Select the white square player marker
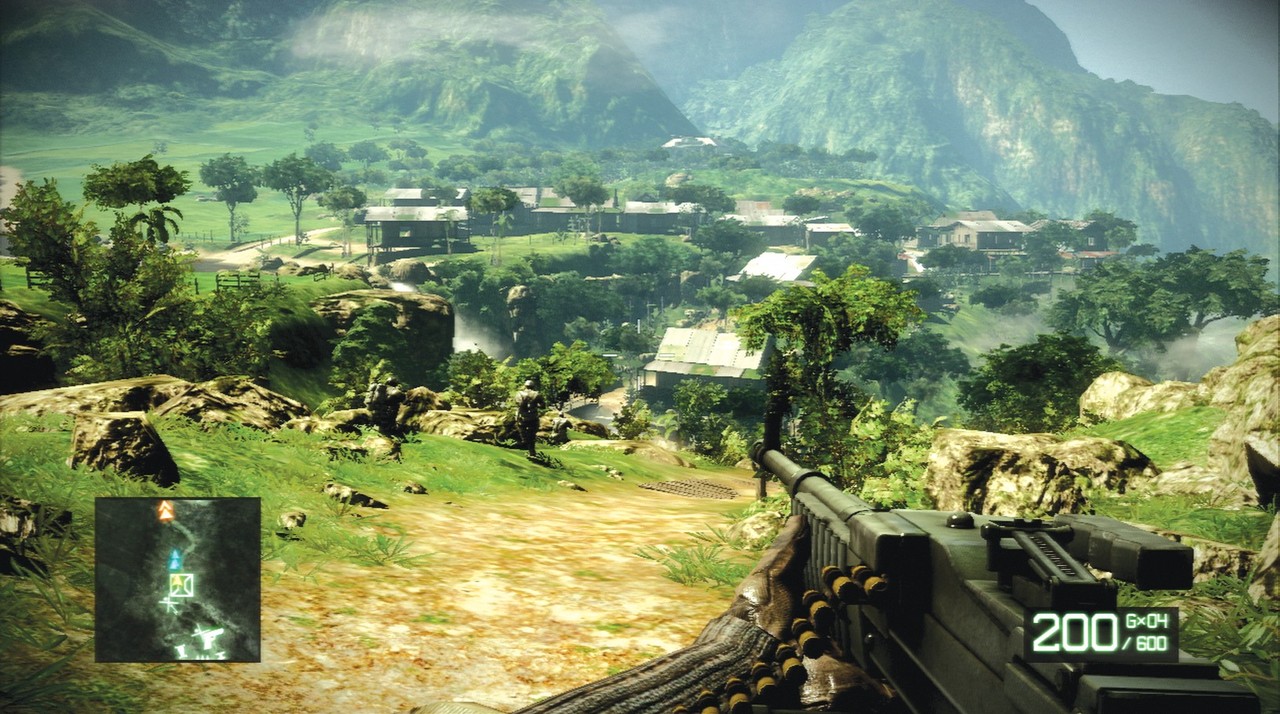 [181, 585]
